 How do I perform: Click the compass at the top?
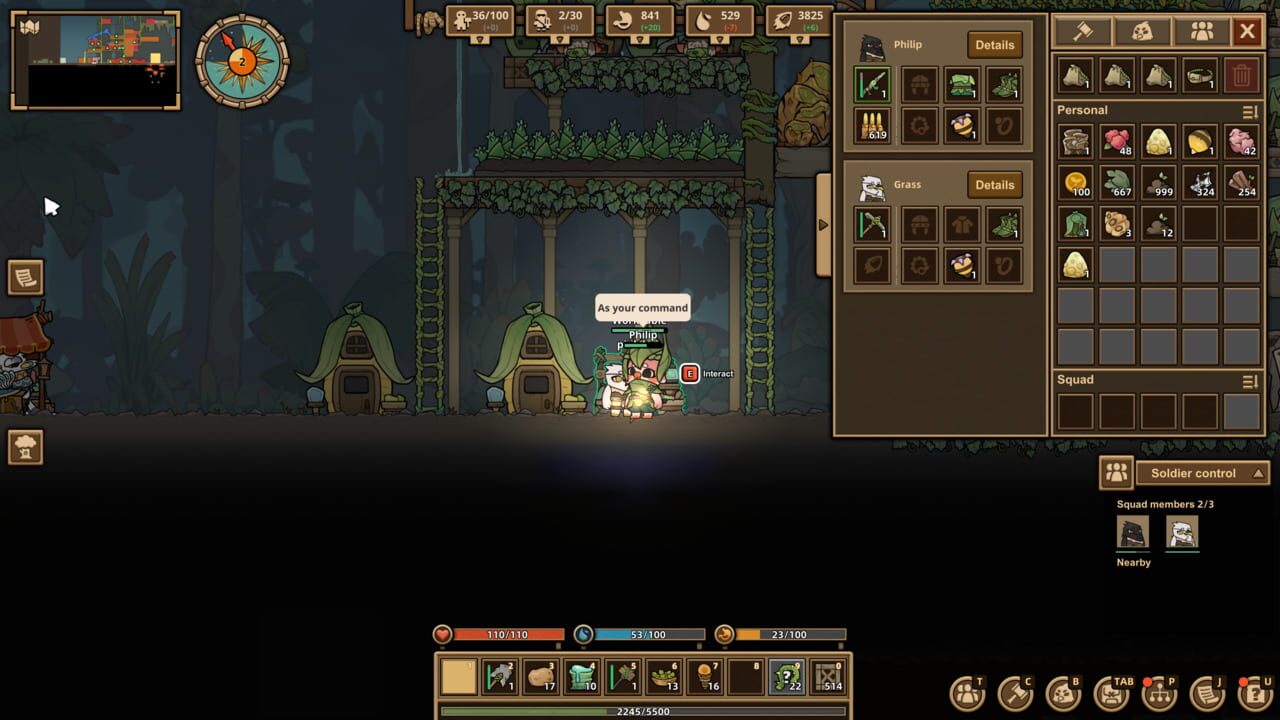pyautogui.click(x=242, y=64)
